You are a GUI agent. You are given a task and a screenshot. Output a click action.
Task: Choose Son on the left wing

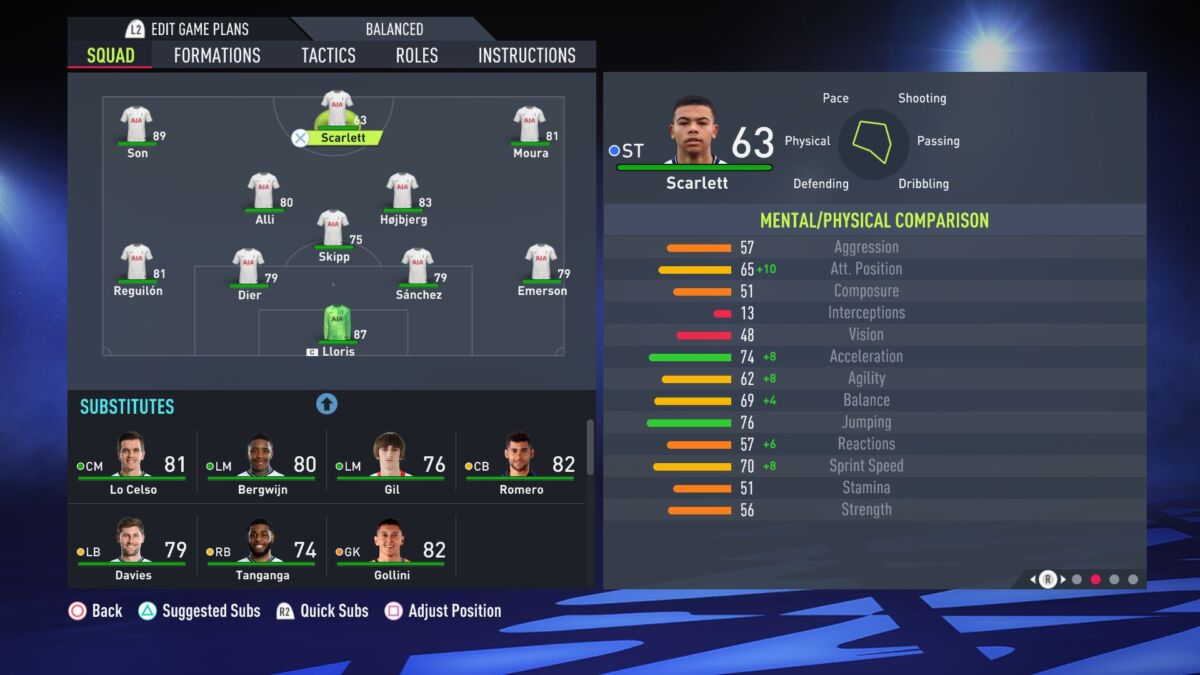137,126
